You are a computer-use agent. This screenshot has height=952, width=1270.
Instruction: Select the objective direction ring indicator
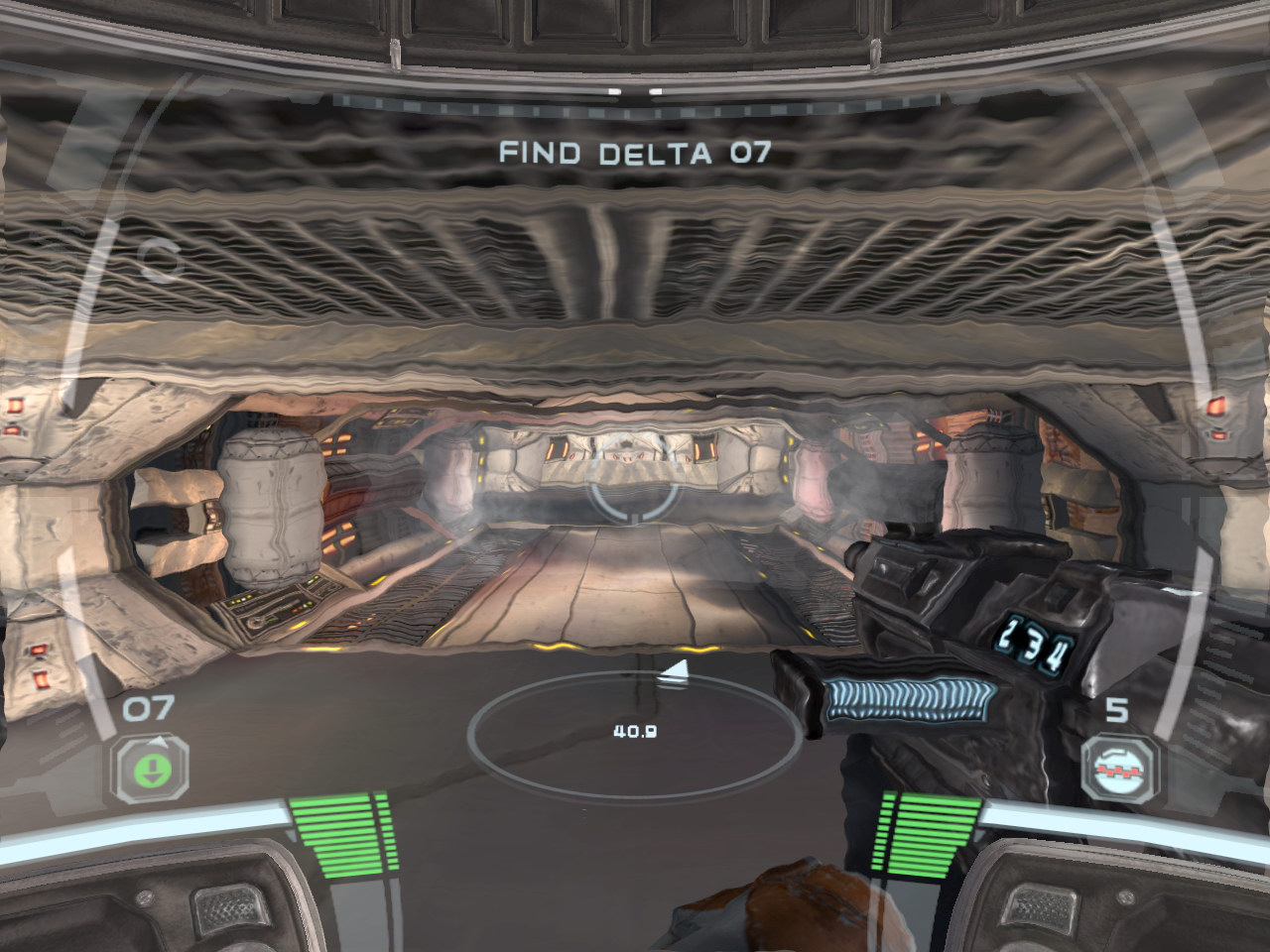(x=635, y=734)
